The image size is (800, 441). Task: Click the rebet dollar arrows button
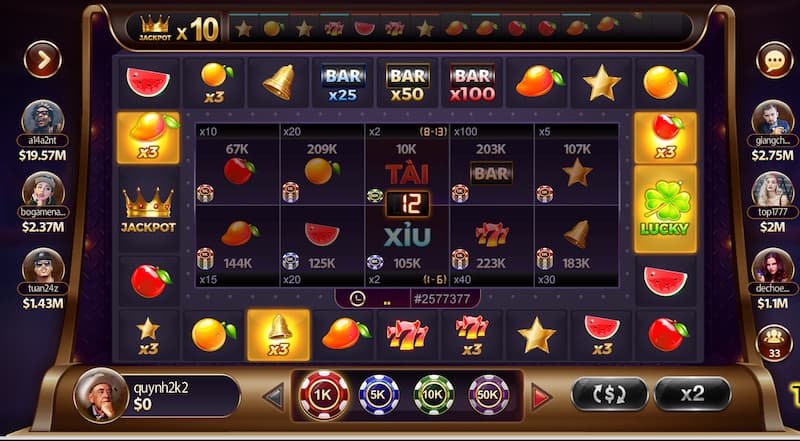(609, 394)
